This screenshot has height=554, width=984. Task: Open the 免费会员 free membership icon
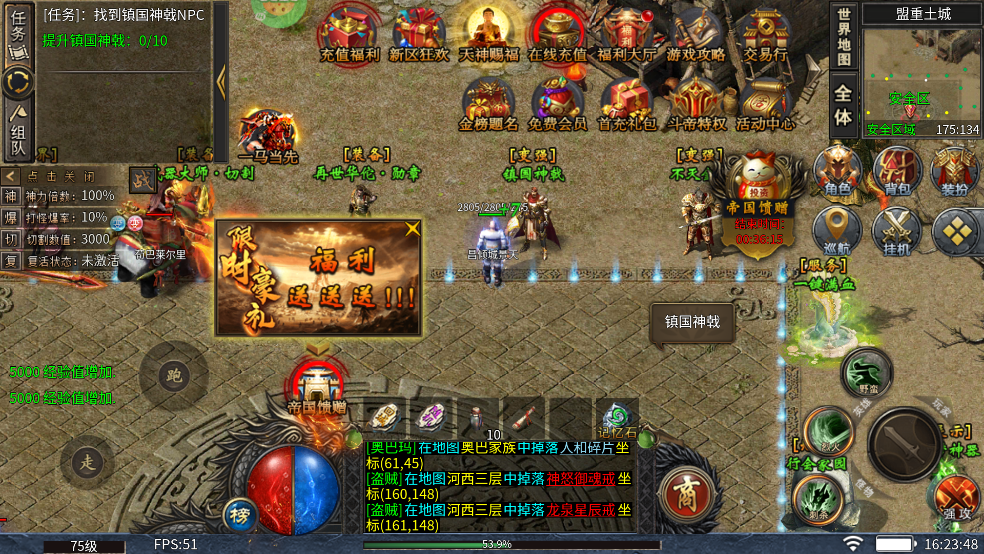557,103
